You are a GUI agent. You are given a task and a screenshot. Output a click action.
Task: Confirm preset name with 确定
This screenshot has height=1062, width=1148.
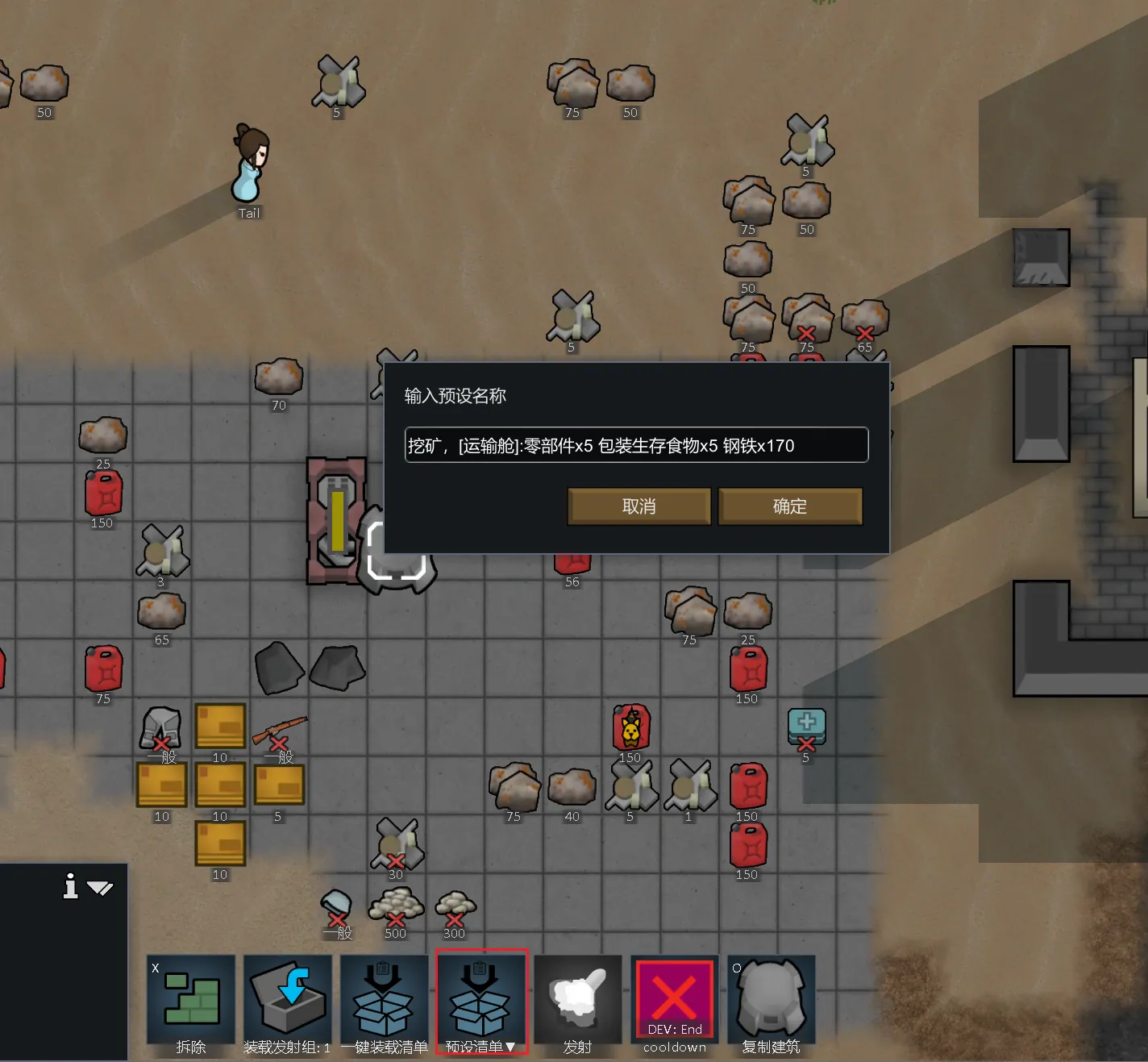coord(789,506)
